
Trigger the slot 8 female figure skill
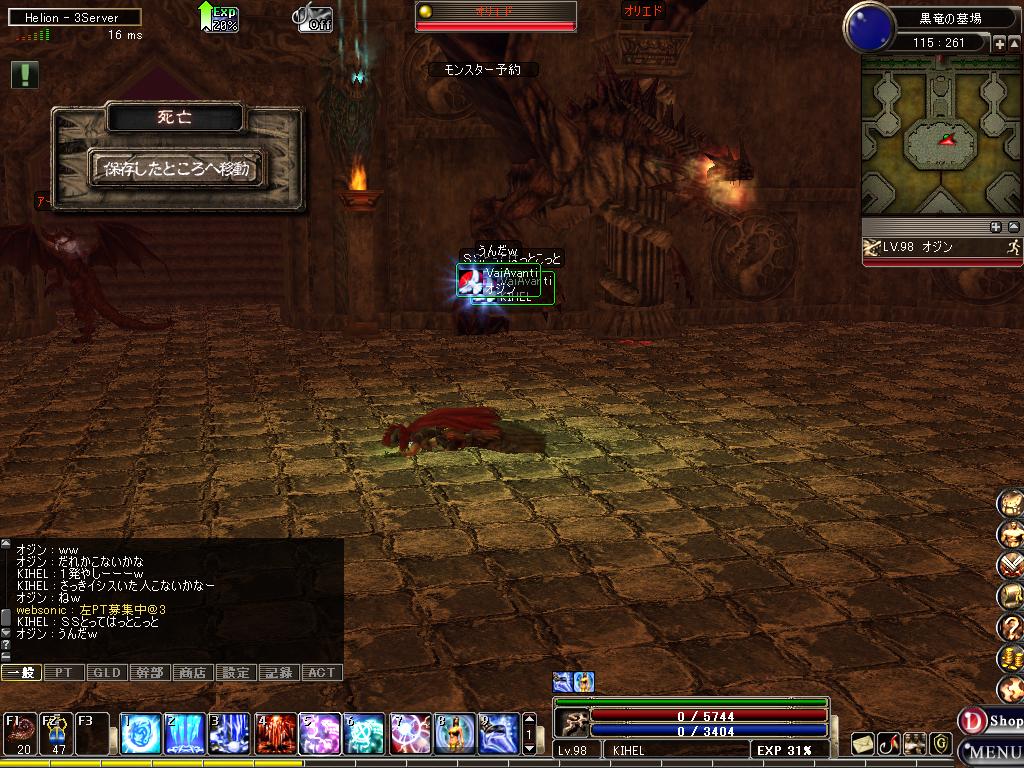[455, 734]
